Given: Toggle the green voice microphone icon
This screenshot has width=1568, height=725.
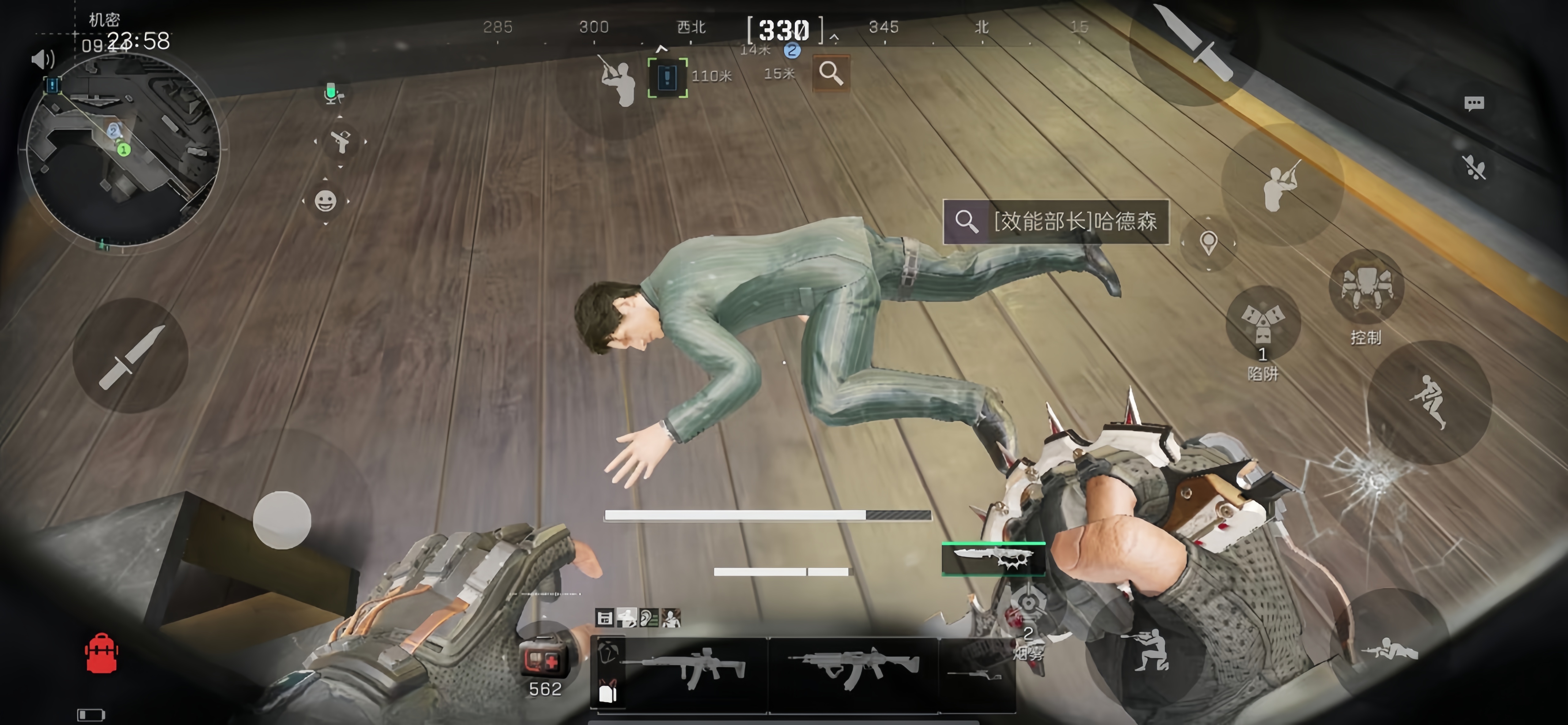Looking at the screenshot, I should pyautogui.click(x=332, y=94).
